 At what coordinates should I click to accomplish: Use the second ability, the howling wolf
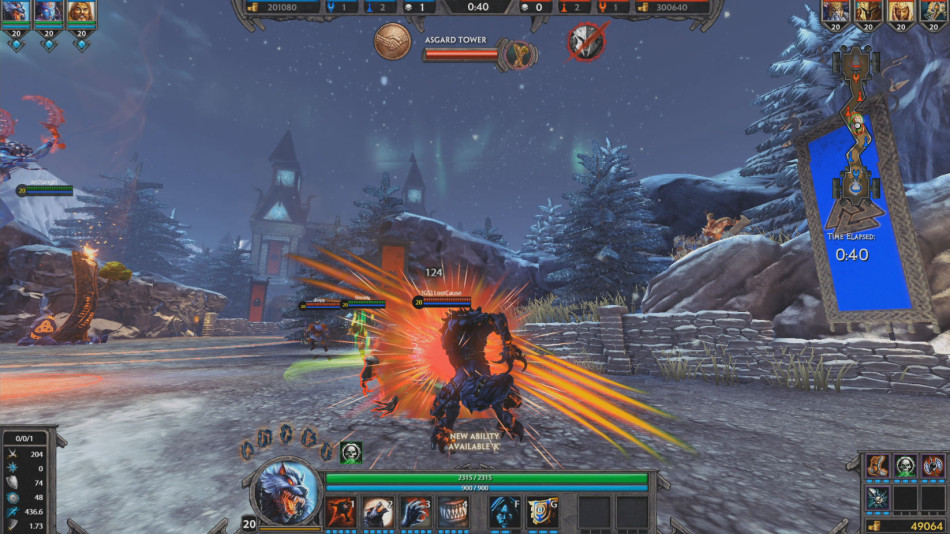tap(378, 512)
